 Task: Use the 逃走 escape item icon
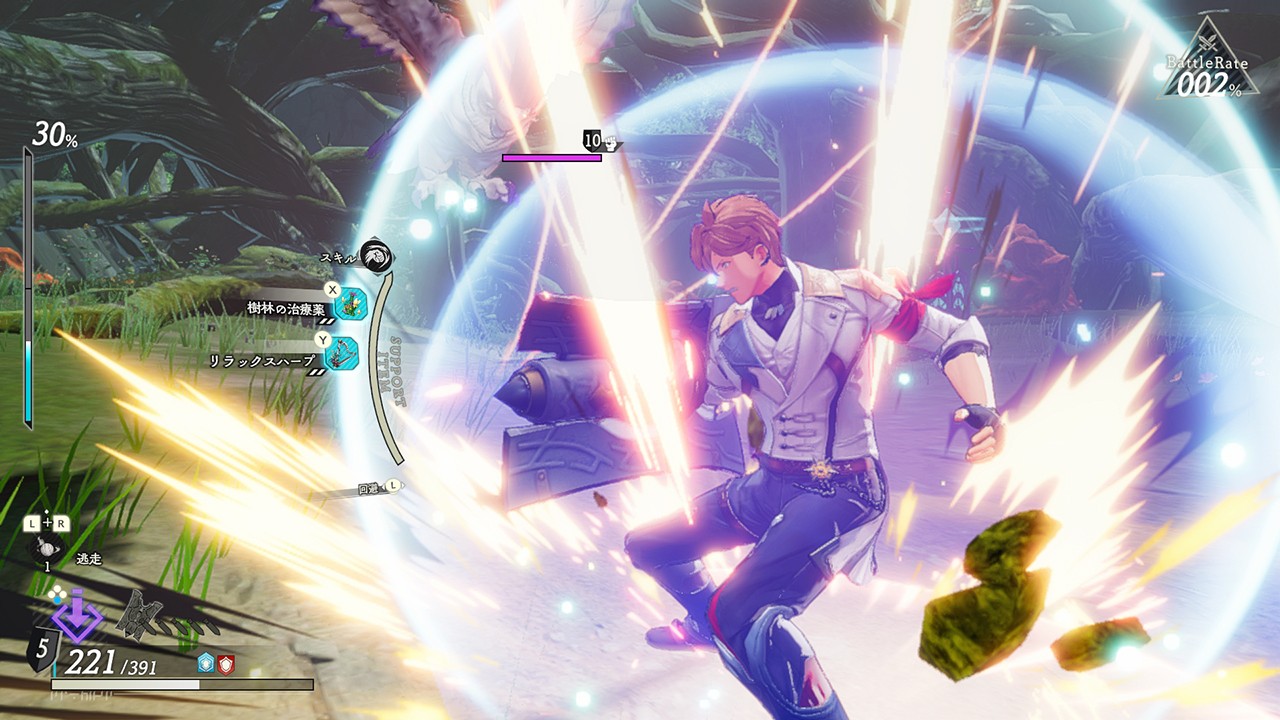(x=48, y=549)
